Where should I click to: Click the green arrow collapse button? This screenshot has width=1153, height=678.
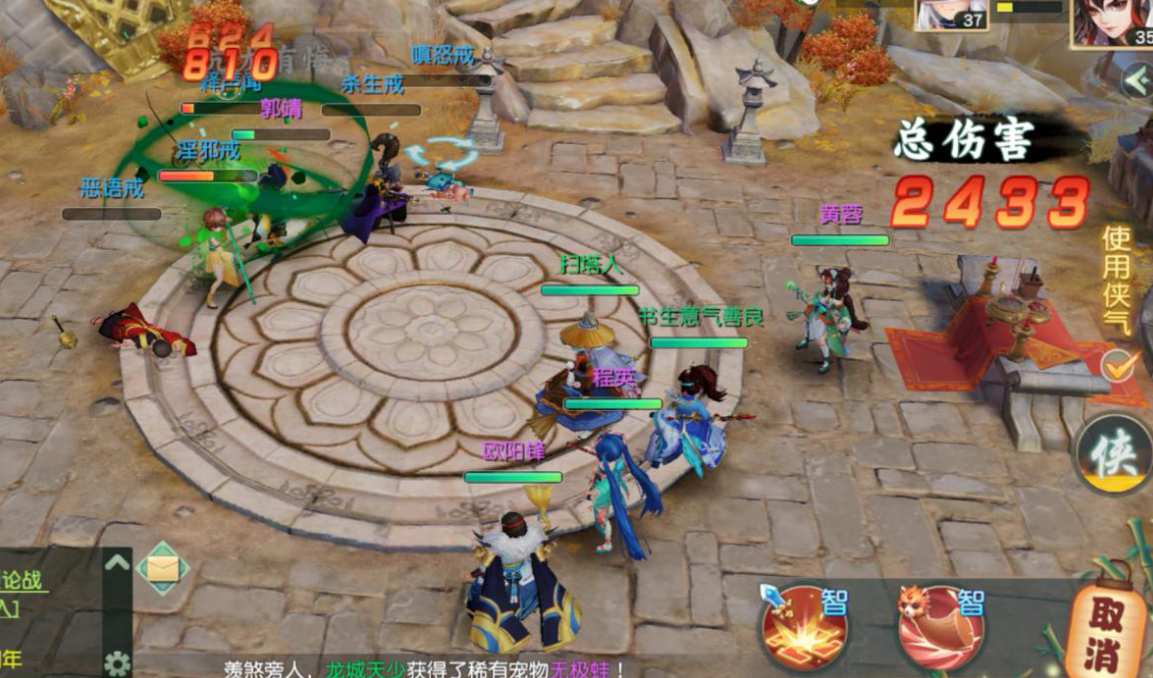[x=1137, y=81]
